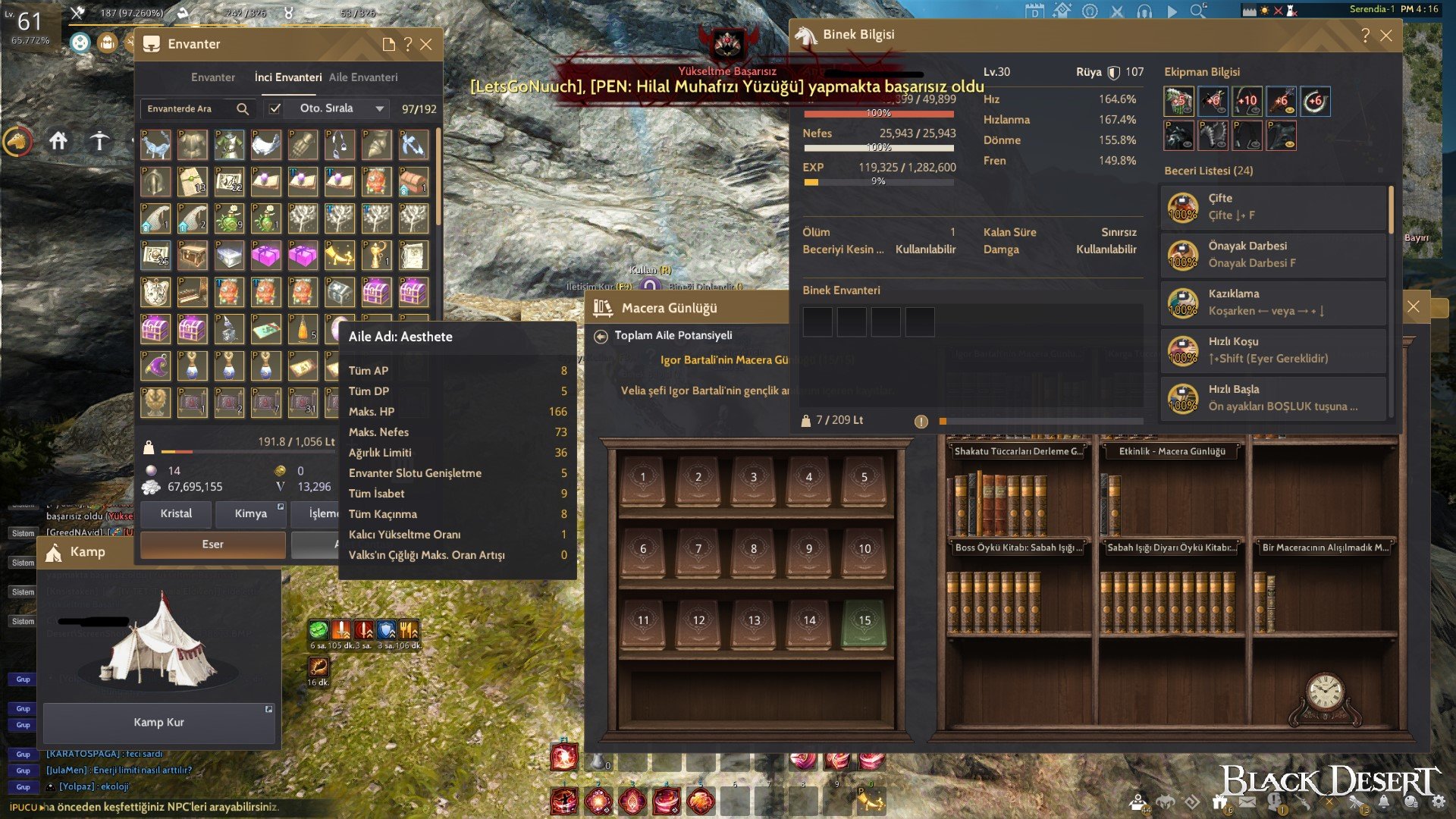The width and height of the screenshot is (1456, 819).
Task: Toggle the sun weather icon in system tray
Action: point(1264,10)
